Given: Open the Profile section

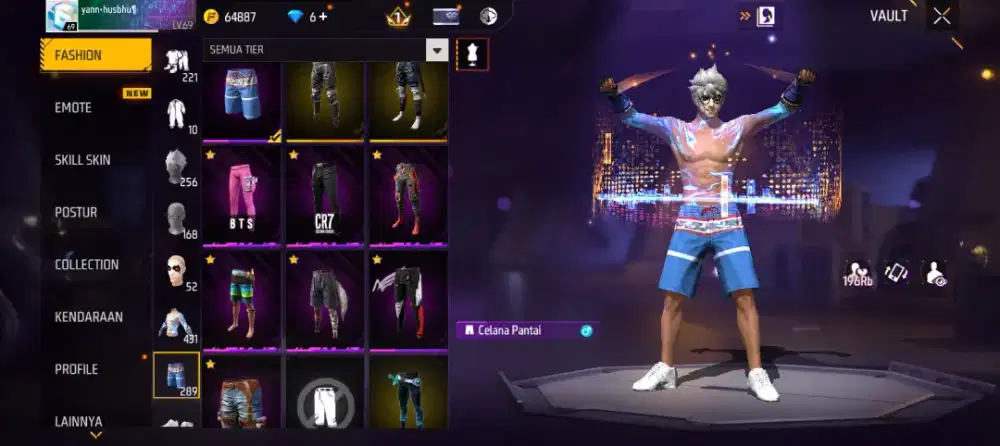Looking at the screenshot, I should pyautogui.click(x=77, y=369).
